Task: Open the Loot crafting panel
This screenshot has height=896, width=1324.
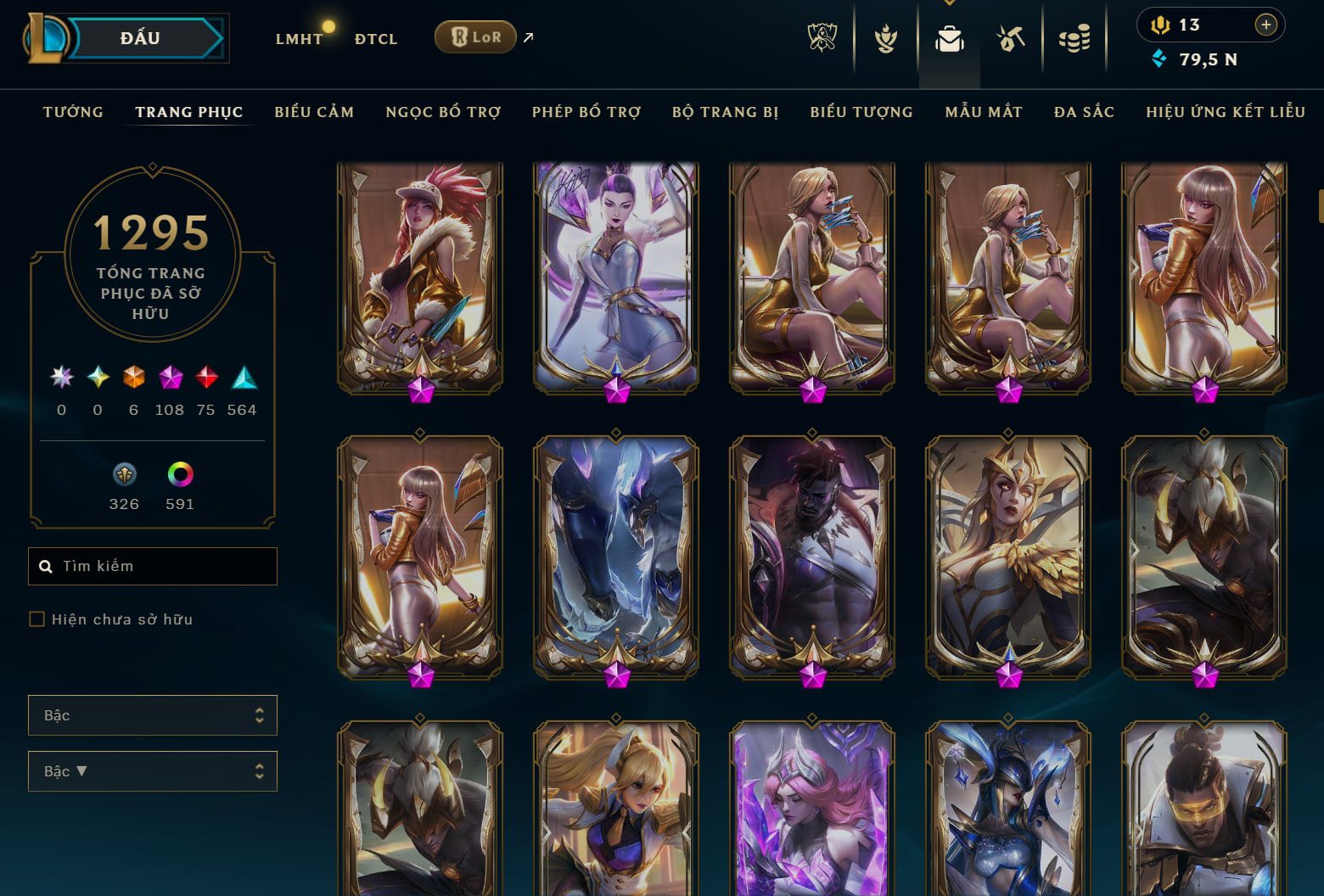Action: coord(1010,40)
